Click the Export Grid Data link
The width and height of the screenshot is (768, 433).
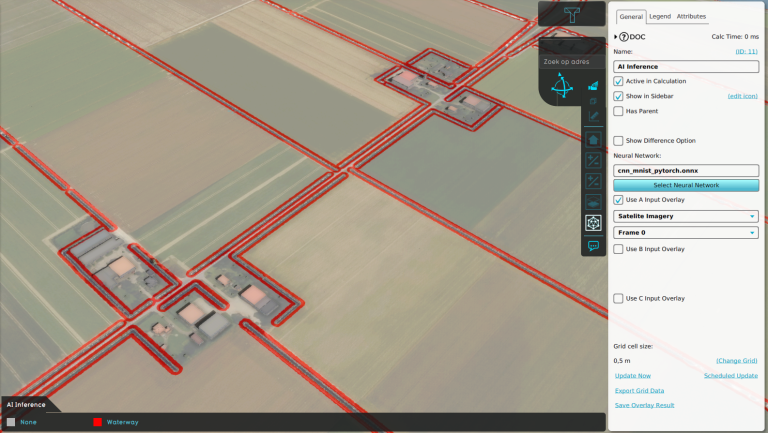click(639, 390)
